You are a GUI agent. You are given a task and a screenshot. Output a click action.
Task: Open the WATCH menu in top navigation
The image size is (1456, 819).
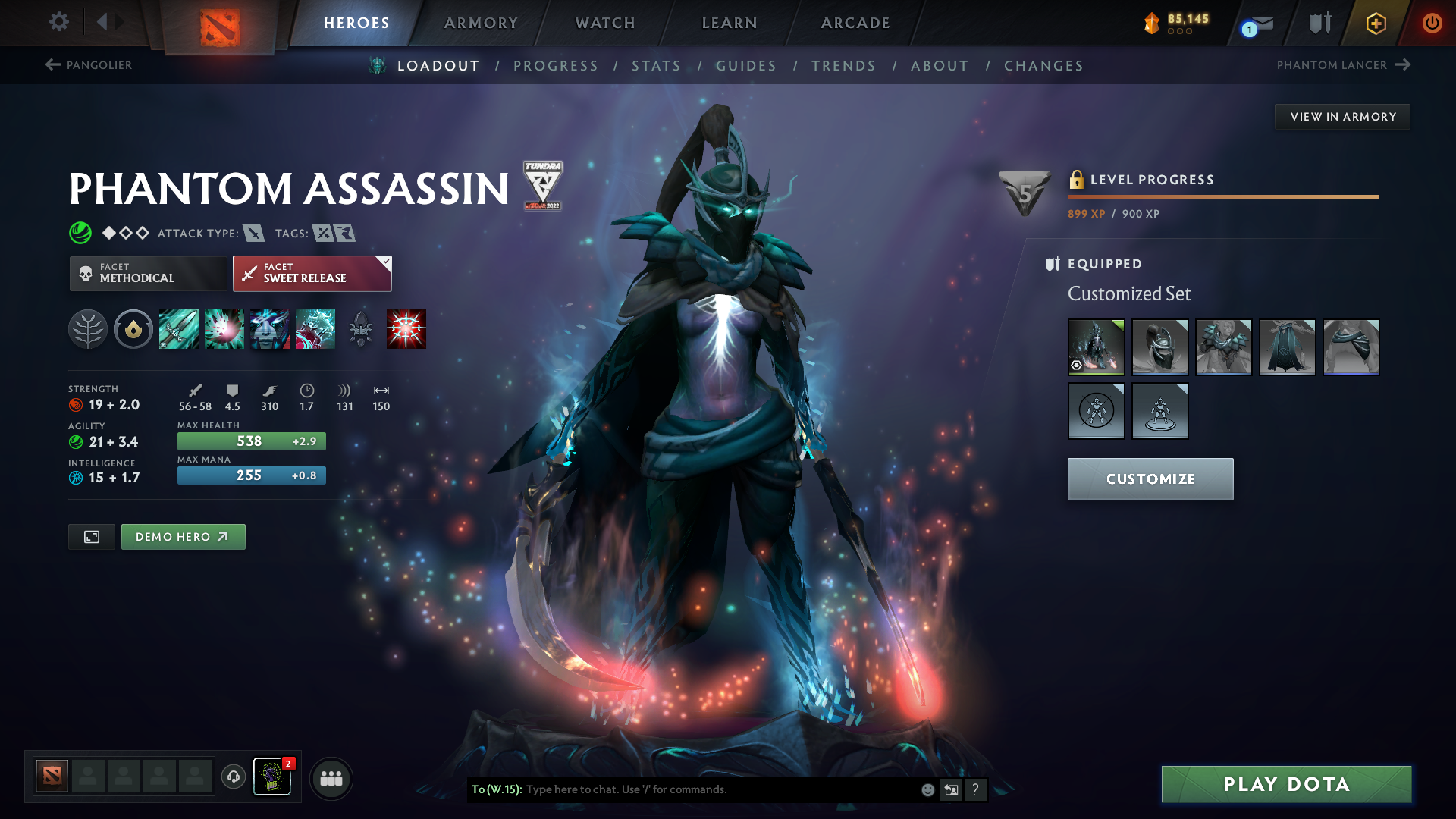tap(604, 23)
